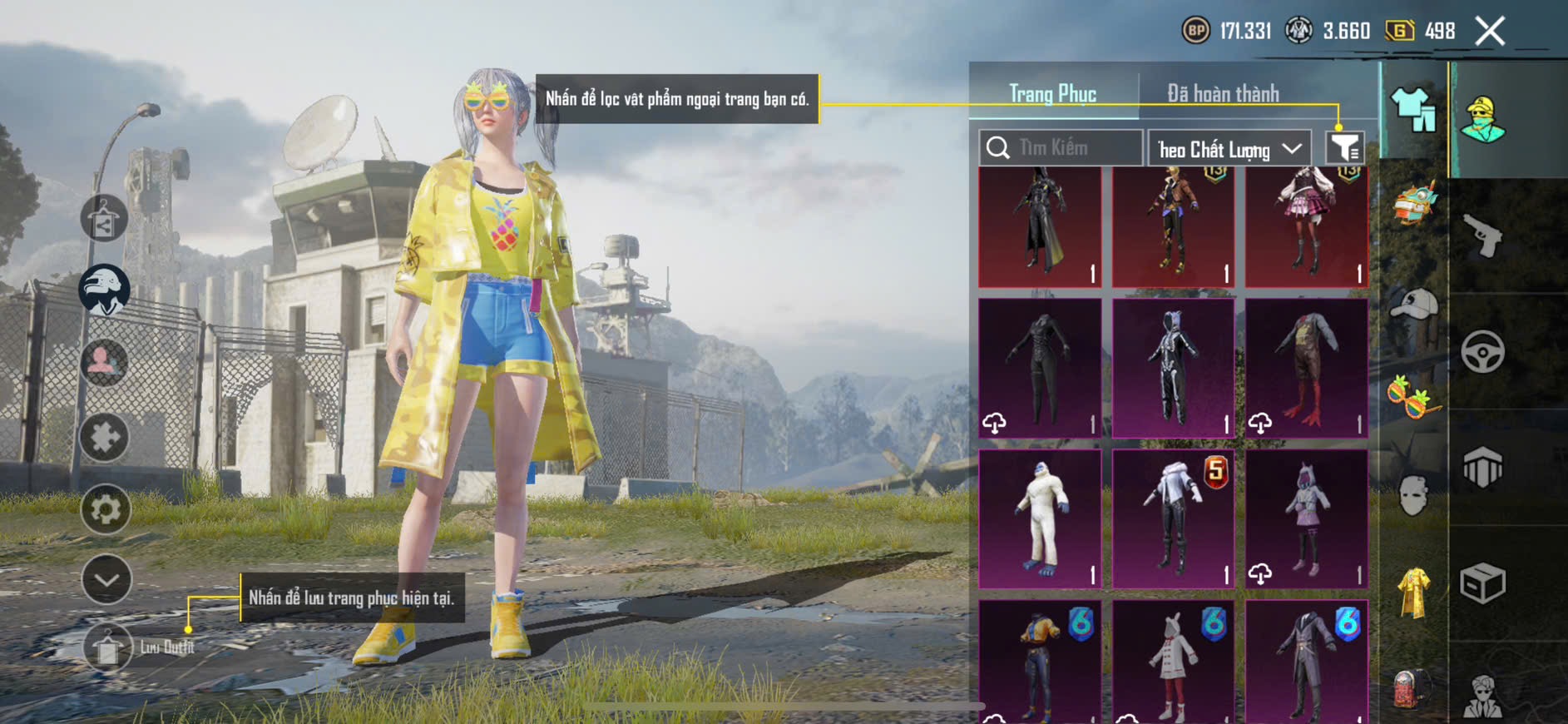This screenshot has height=724, width=1568.
Task: Open the puzzle piece button
Action: coord(104,437)
